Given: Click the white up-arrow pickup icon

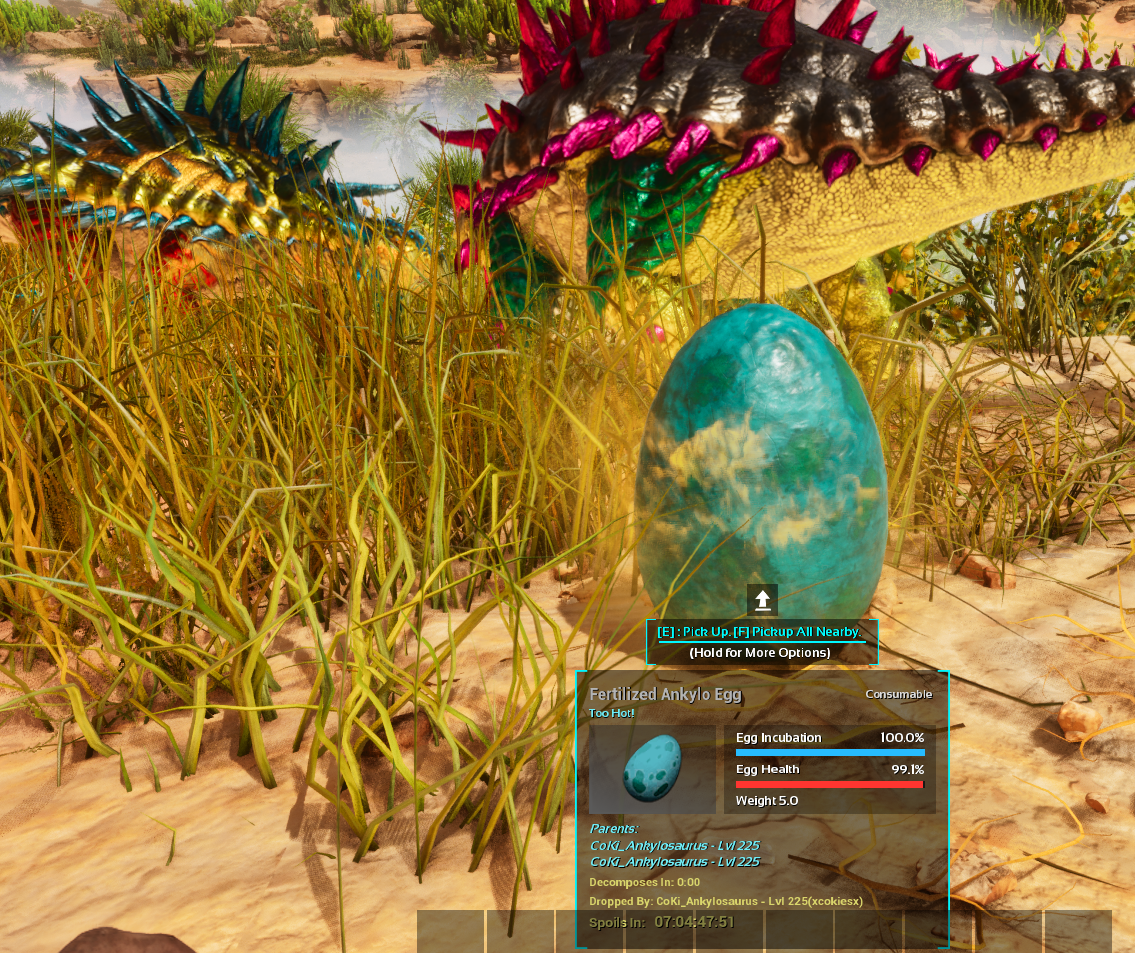Looking at the screenshot, I should [762, 600].
